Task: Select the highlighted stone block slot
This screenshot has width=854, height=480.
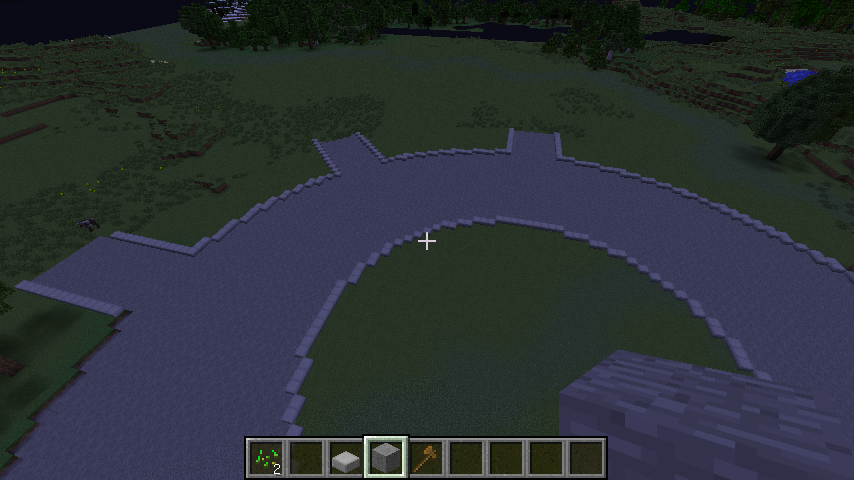Action: click(385, 458)
